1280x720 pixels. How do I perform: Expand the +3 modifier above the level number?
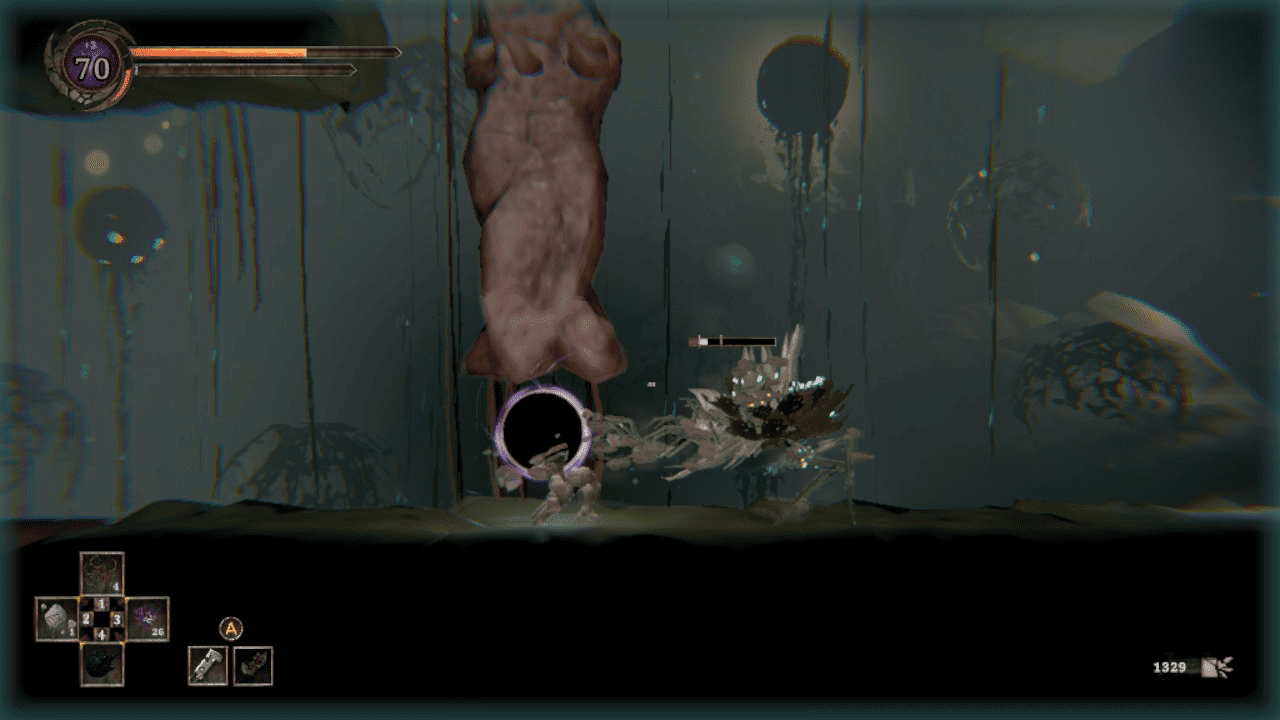coord(90,42)
